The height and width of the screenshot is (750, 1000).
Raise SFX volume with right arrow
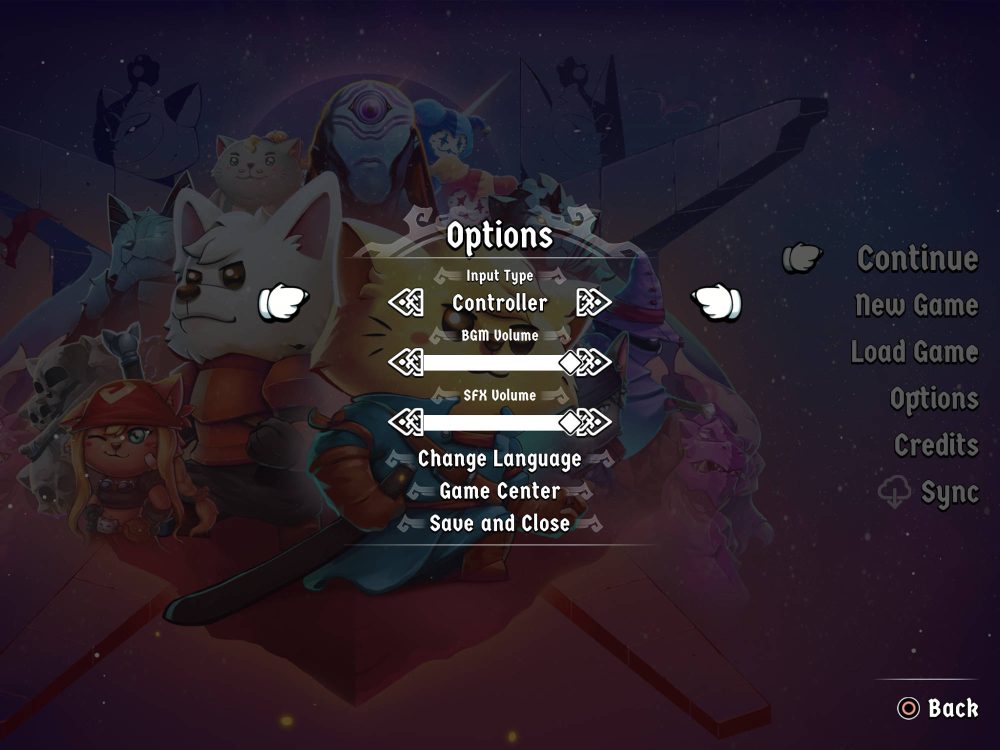click(596, 422)
